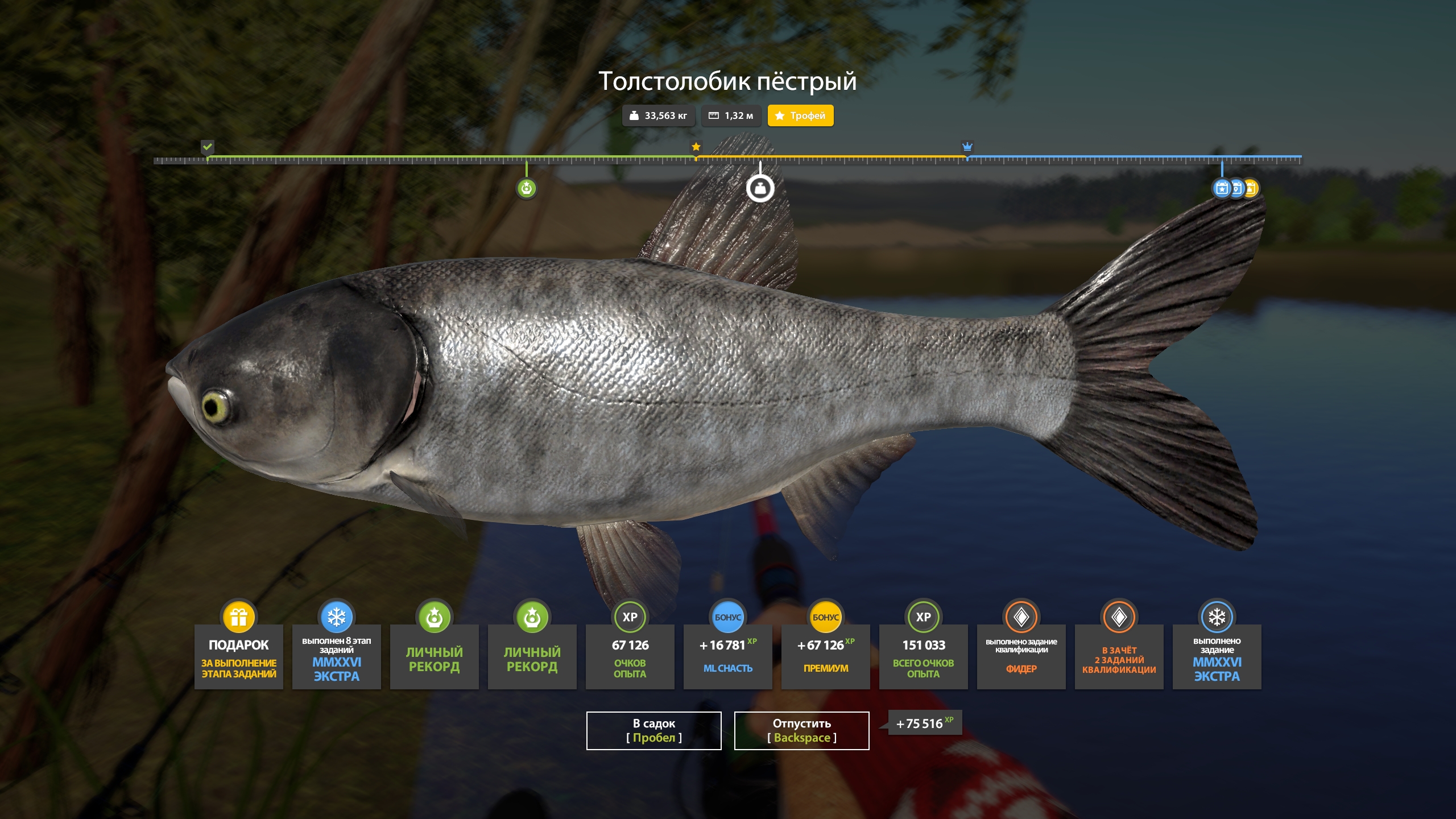Select the blue calendar-star record icon on the scale

[x=1221, y=188]
